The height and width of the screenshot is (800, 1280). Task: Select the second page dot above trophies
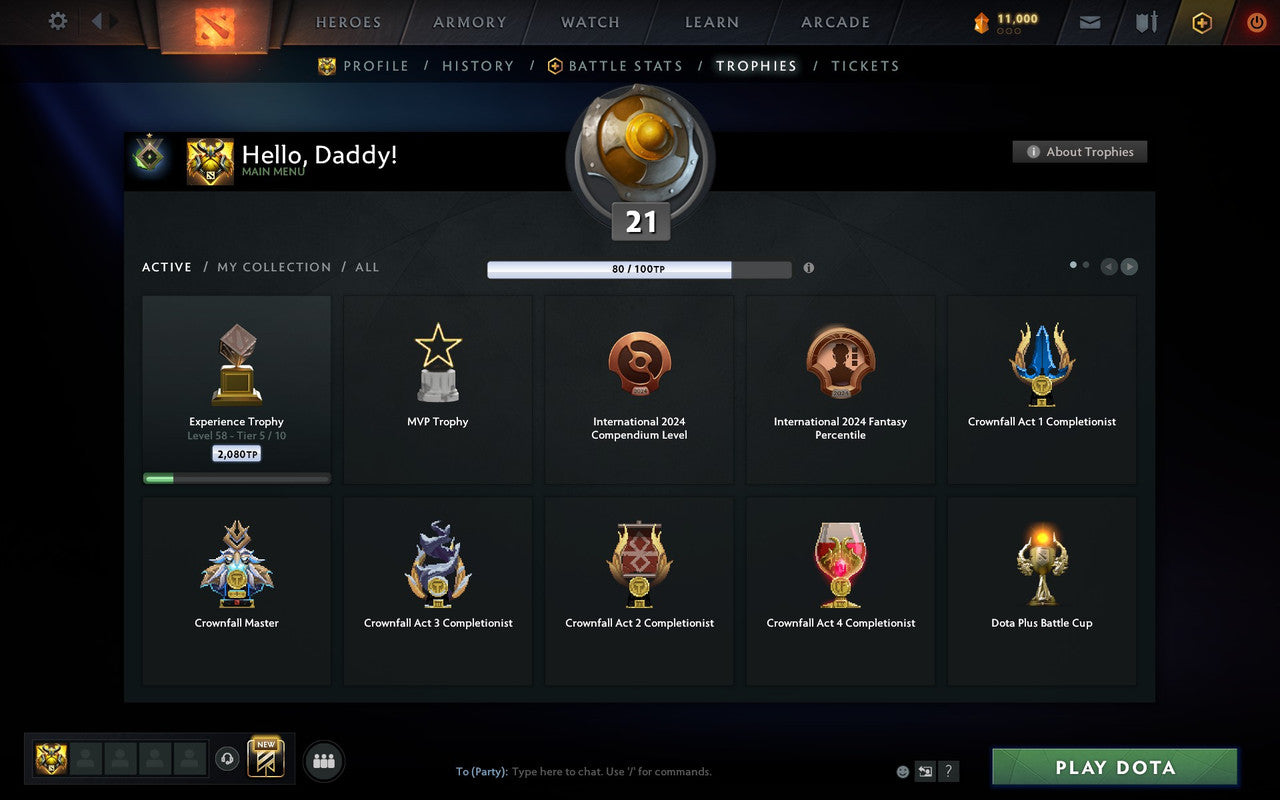tap(1086, 263)
